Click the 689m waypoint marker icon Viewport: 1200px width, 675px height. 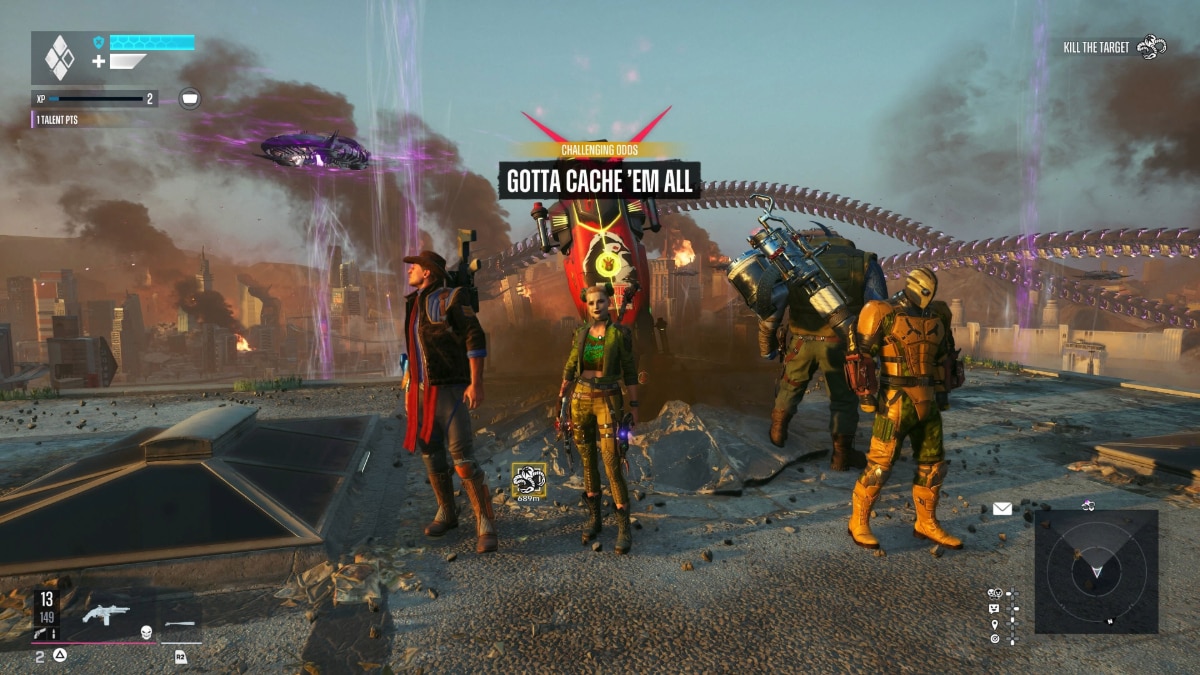(528, 480)
